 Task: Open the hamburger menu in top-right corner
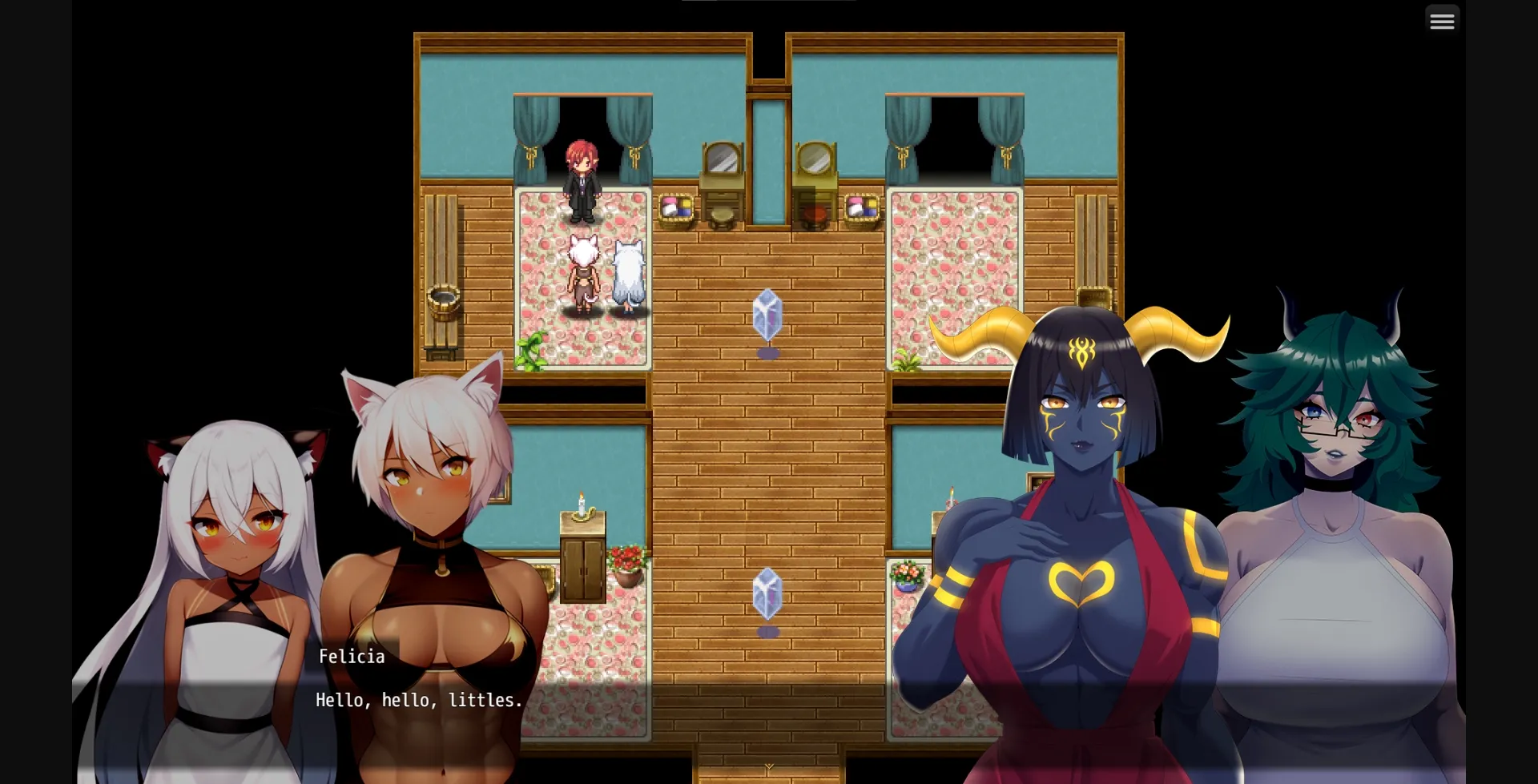click(x=1442, y=20)
